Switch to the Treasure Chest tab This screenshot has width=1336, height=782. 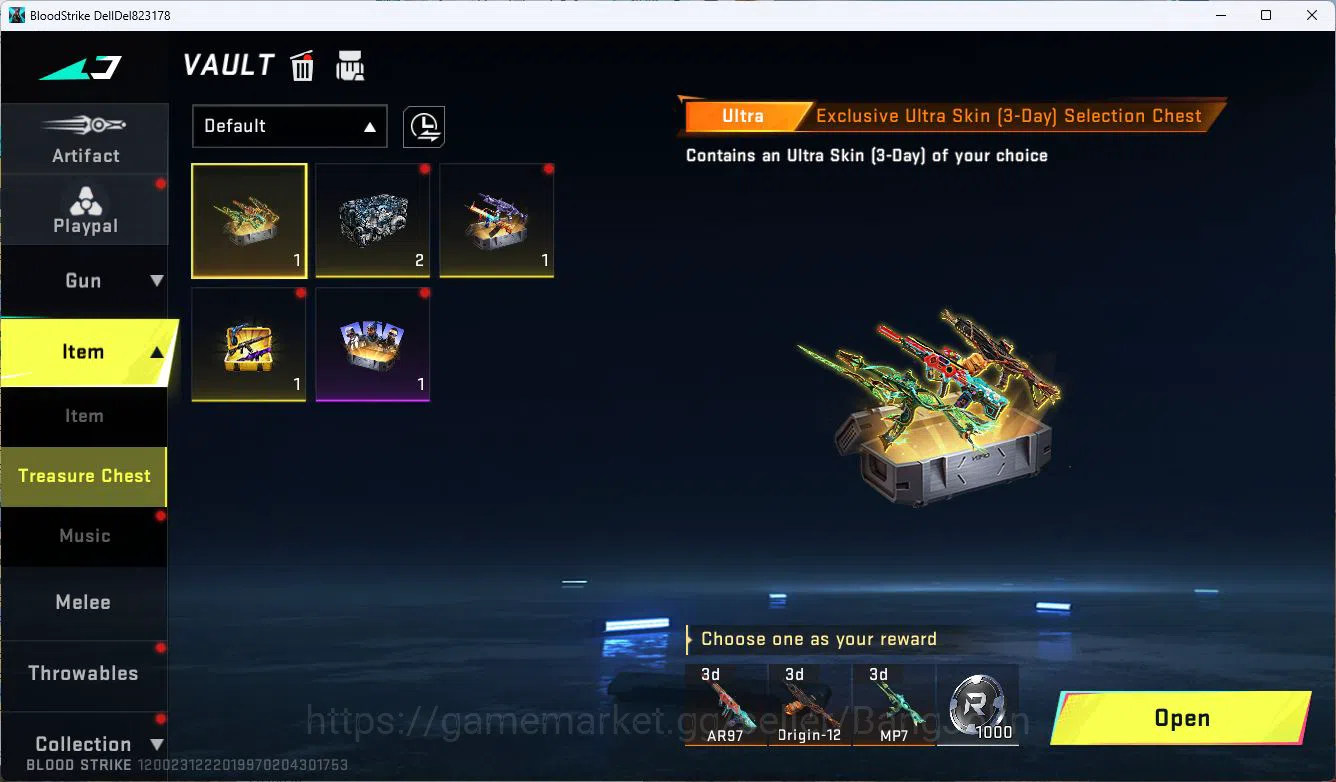click(84, 477)
